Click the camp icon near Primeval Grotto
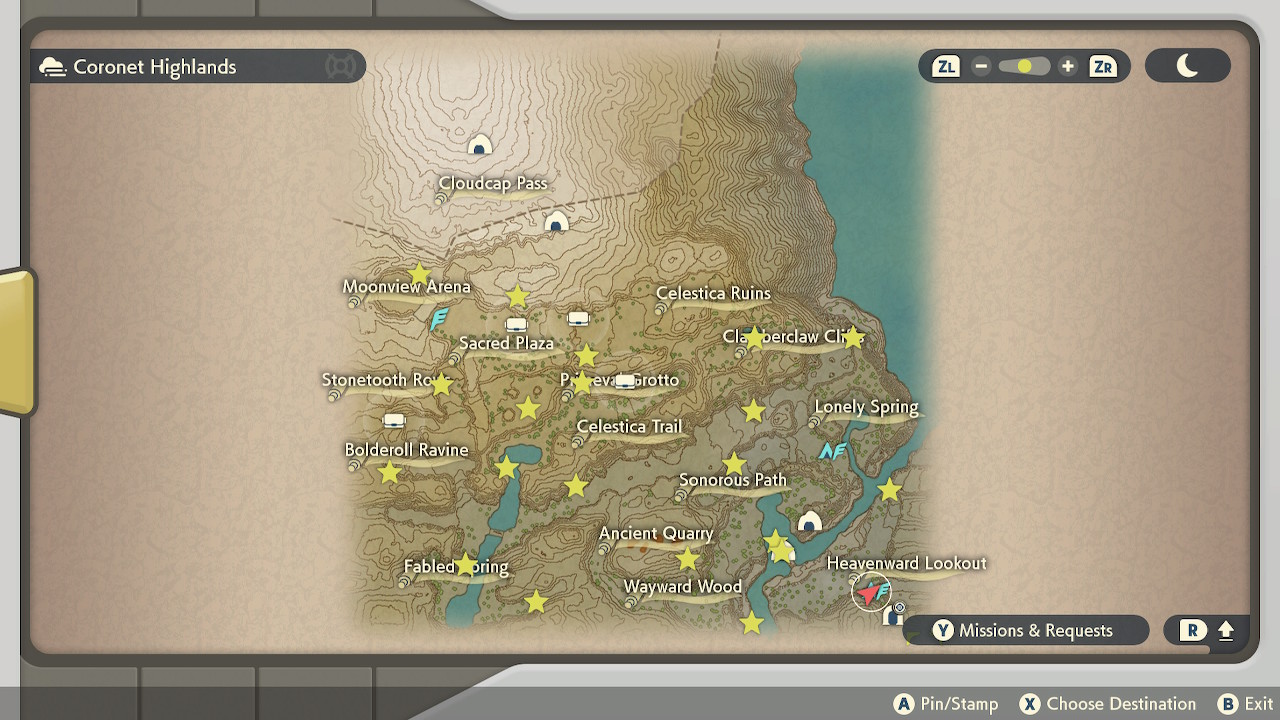This screenshot has height=720, width=1280. [624, 383]
